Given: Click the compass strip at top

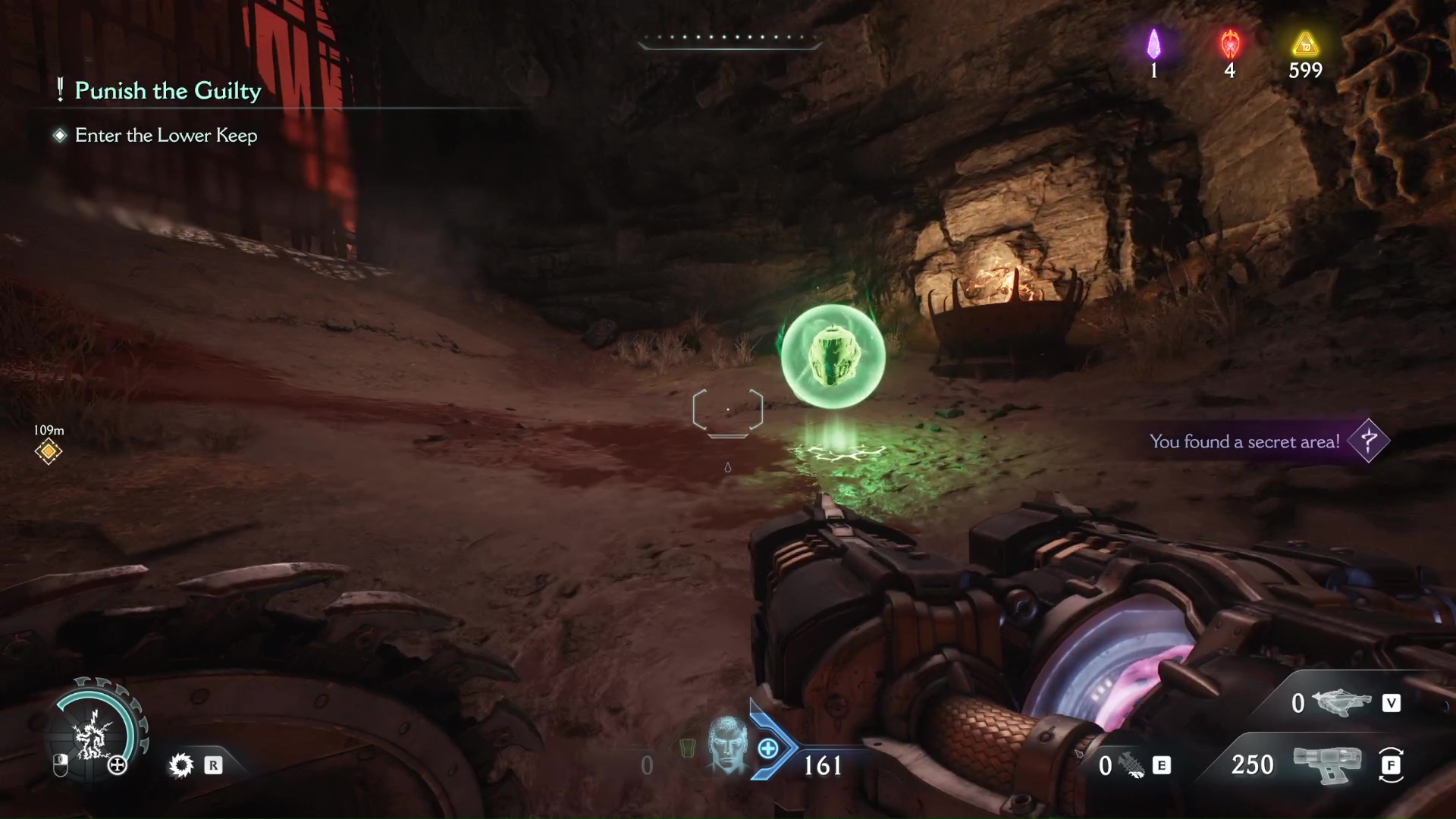Looking at the screenshot, I should click(728, 39).
